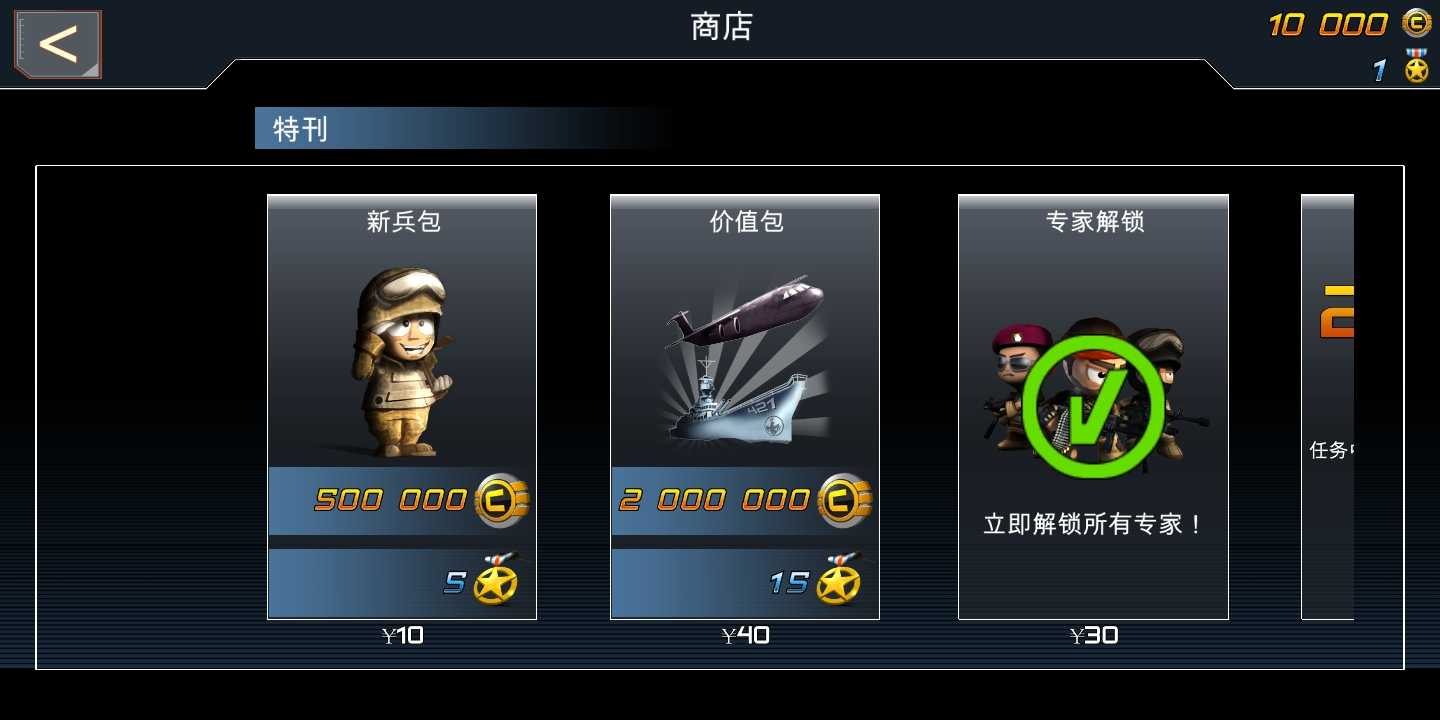Select the 特刊 tab

pyautogui.click(x=297, y=128)
